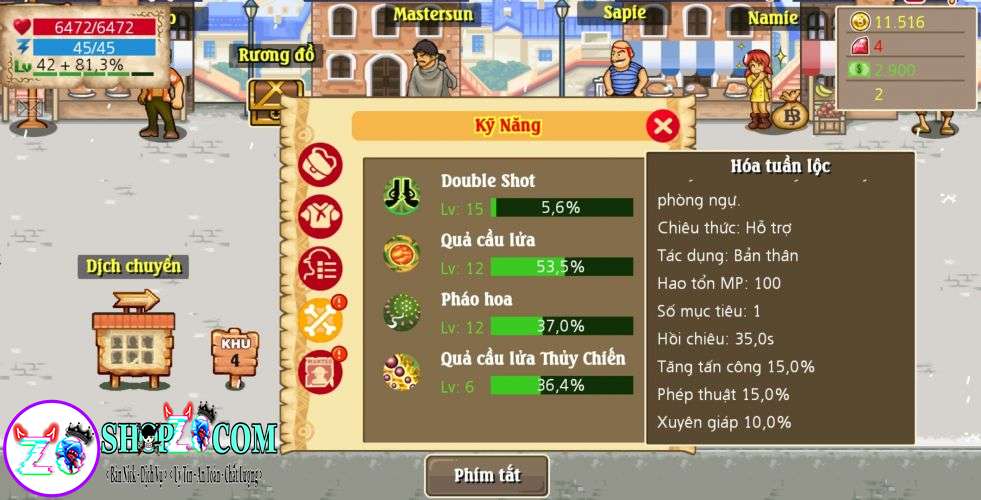The image size is (981, 500).
Task: Open the wanted poster tab
Action: [320, 371]
